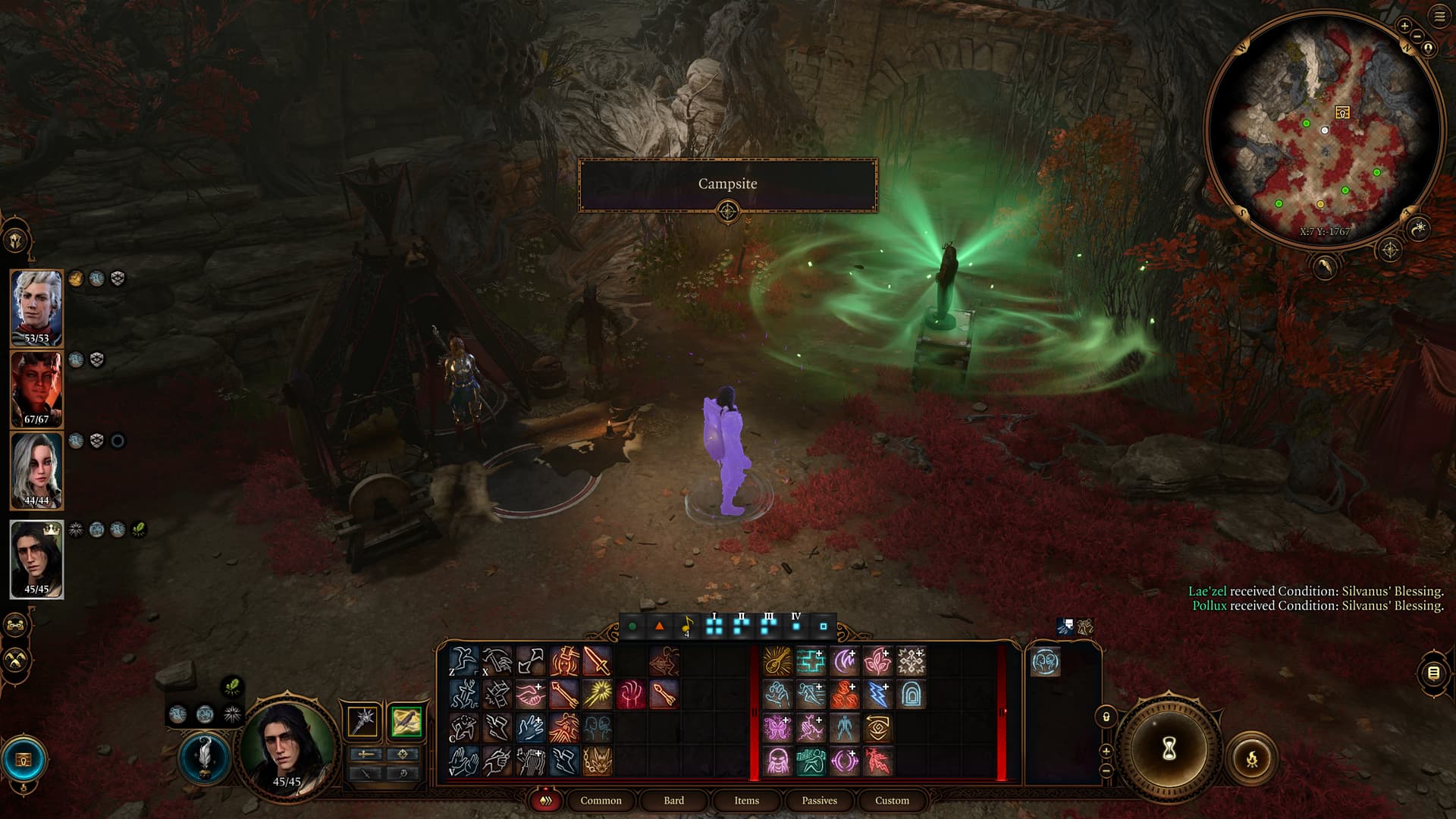1456x819 pixels.
Task: Open the campfire rest button
Action: tap(1251, 758)
